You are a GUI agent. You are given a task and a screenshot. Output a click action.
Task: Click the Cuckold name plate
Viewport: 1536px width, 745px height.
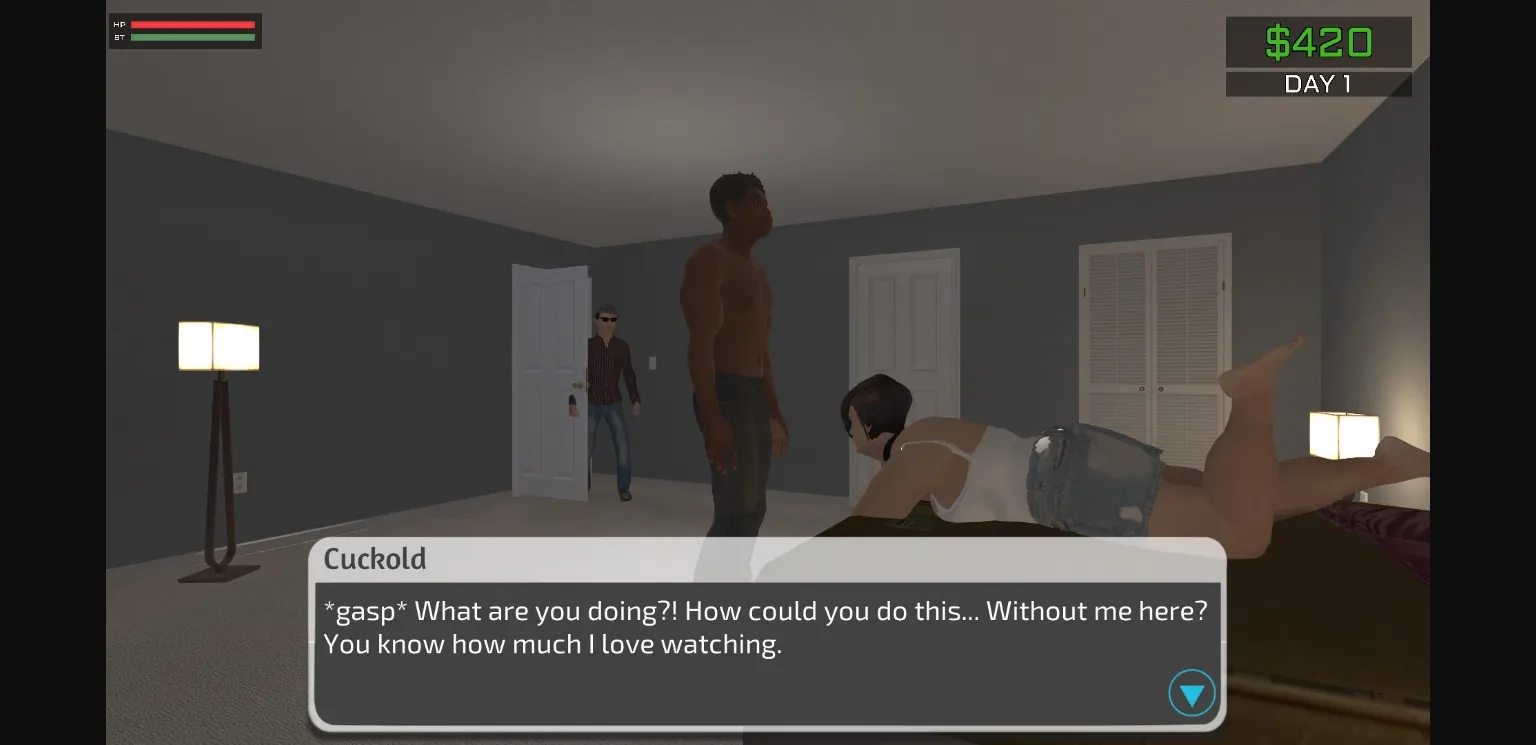[x=375, y=560]
